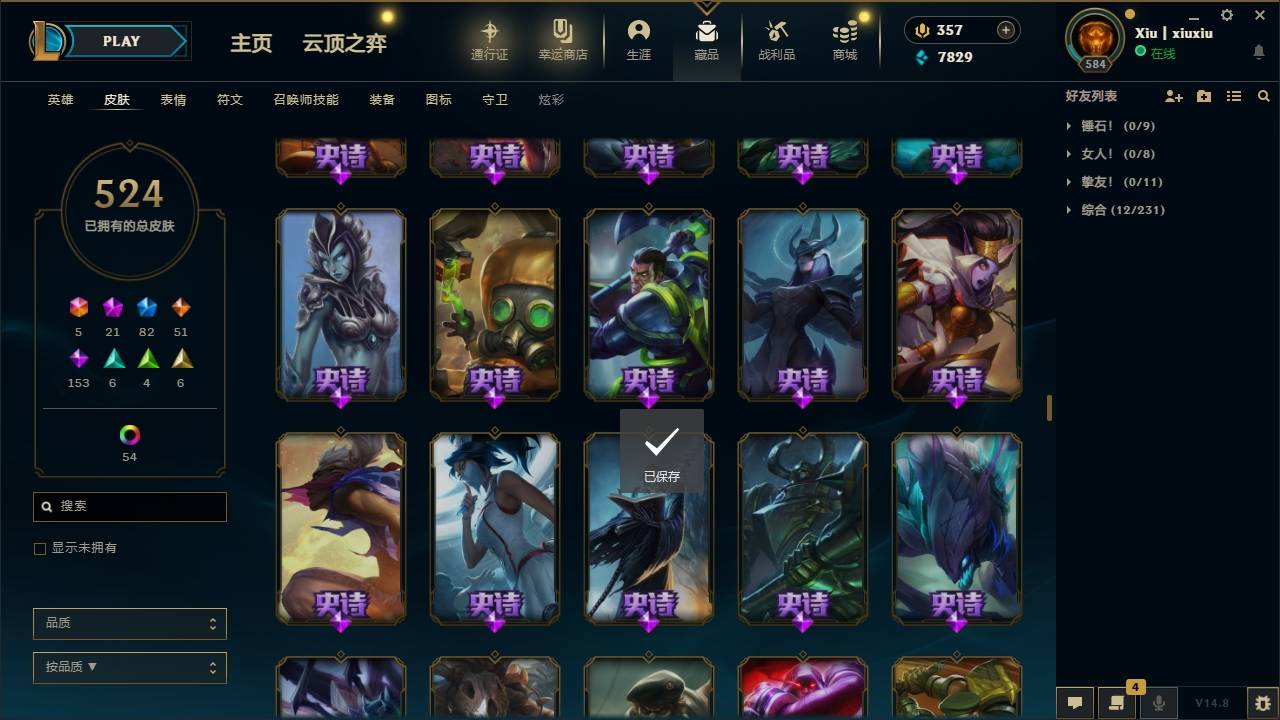Image resolution: width=1280 pixels, height=720 pixels.
Task: Click the PLAY button
Action: [121, 41]
